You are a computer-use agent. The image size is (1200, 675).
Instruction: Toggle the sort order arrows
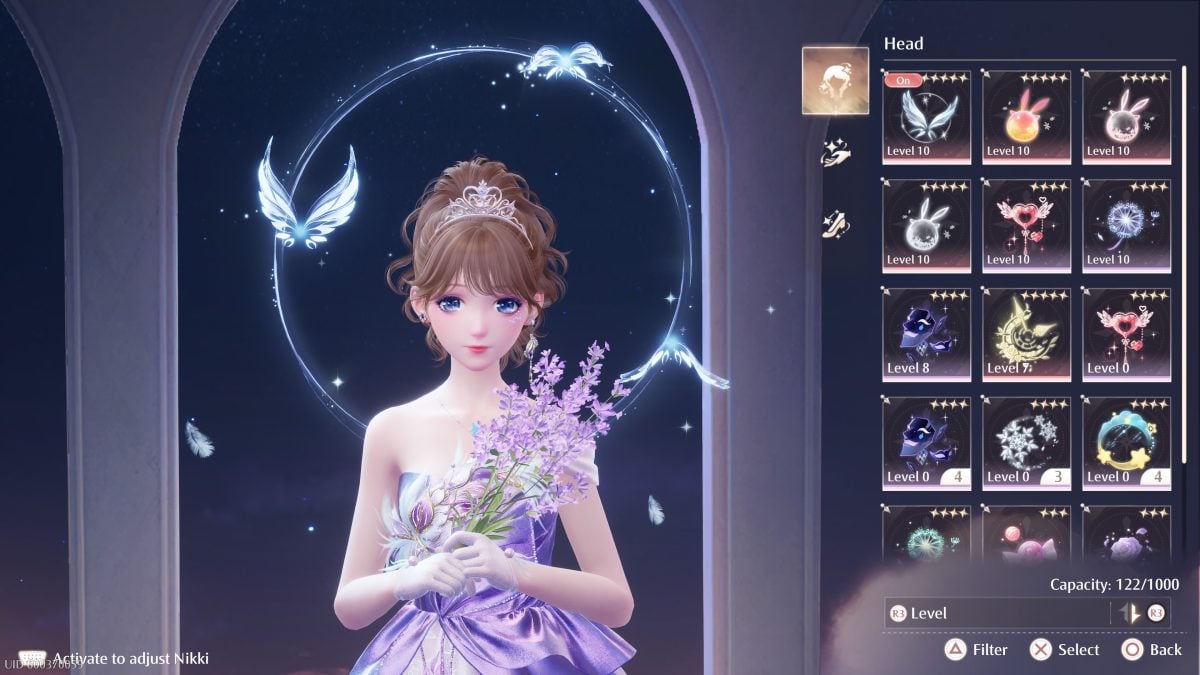point(1130,613)
